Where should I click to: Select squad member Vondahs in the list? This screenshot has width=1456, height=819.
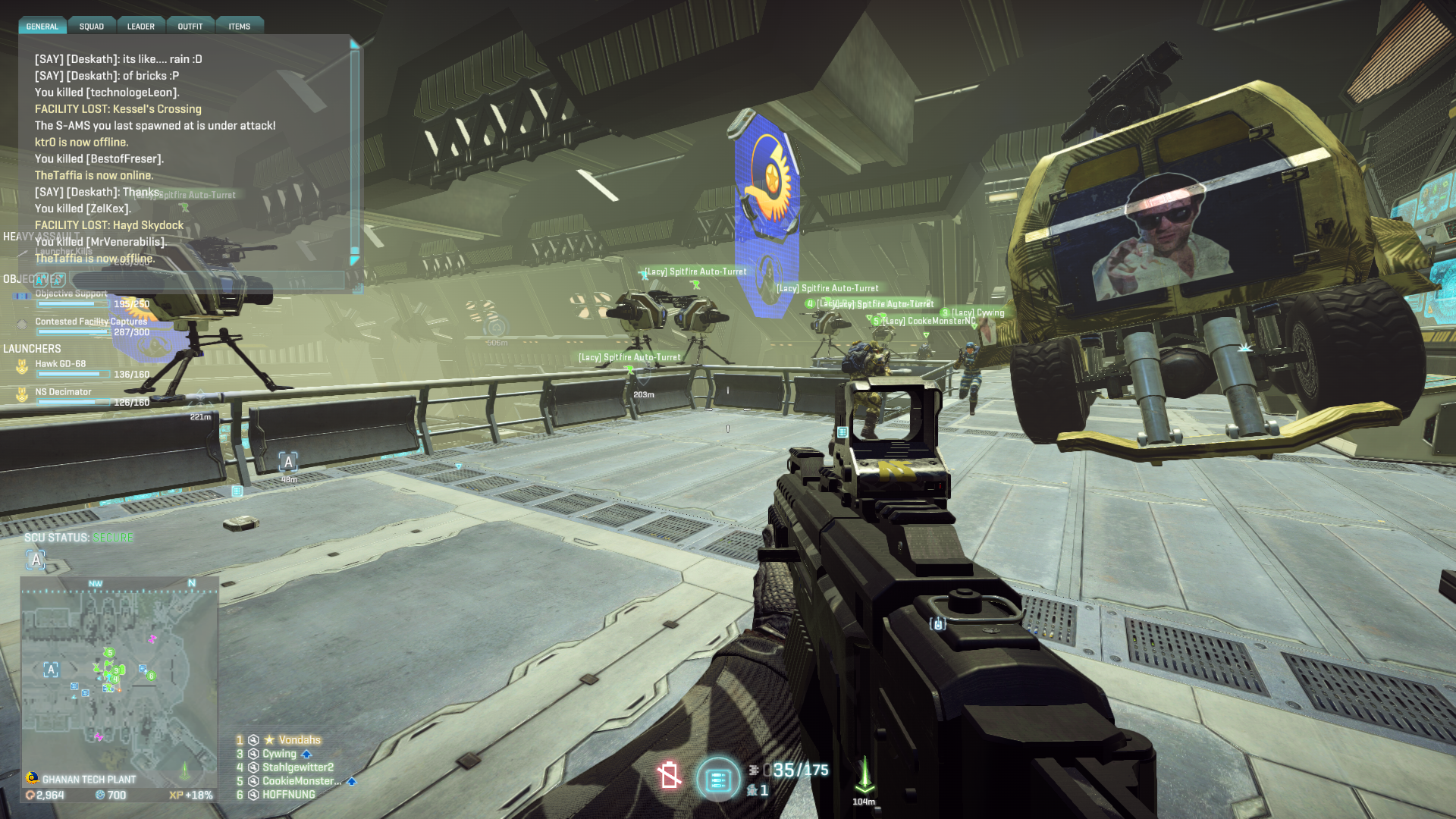[299, 740]
